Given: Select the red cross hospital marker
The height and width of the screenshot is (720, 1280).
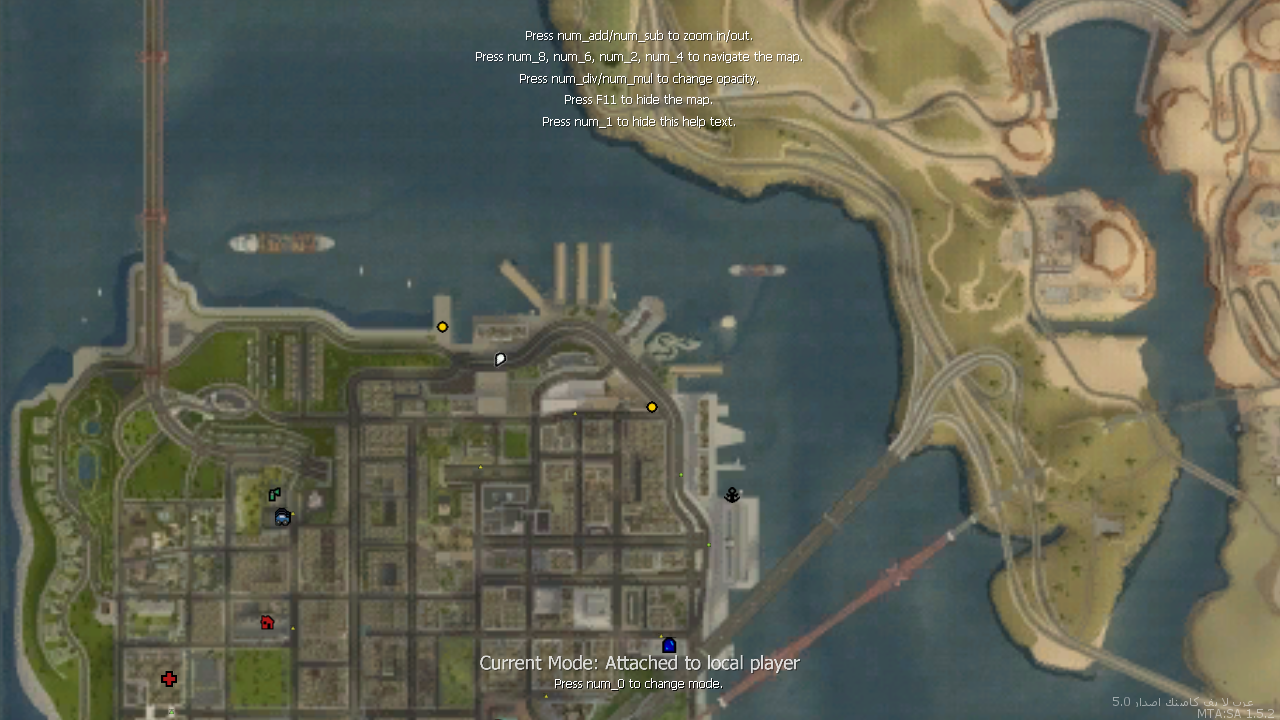Looking at the screenshot, I should click(169, 679).
